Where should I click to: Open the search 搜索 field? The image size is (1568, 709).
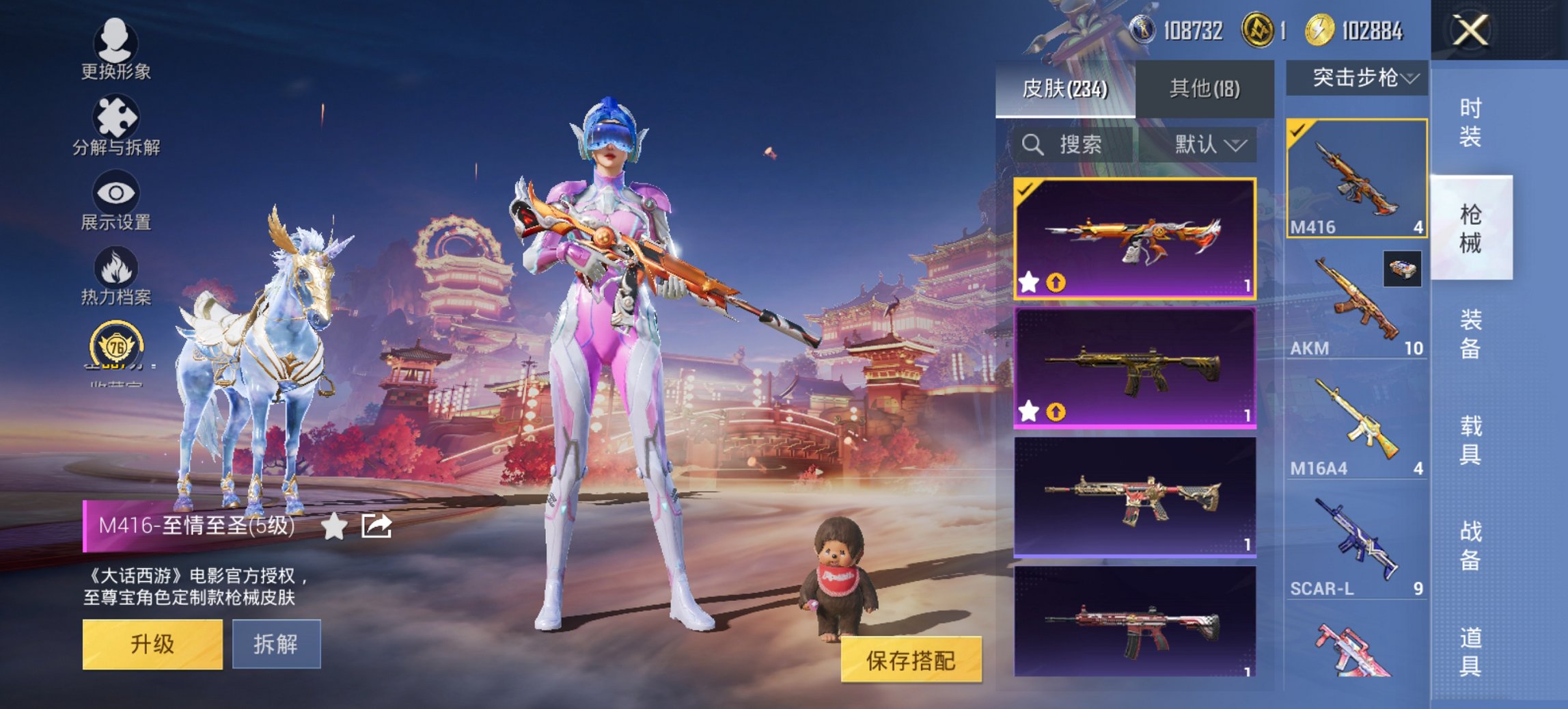click(x=1064, y=146)
